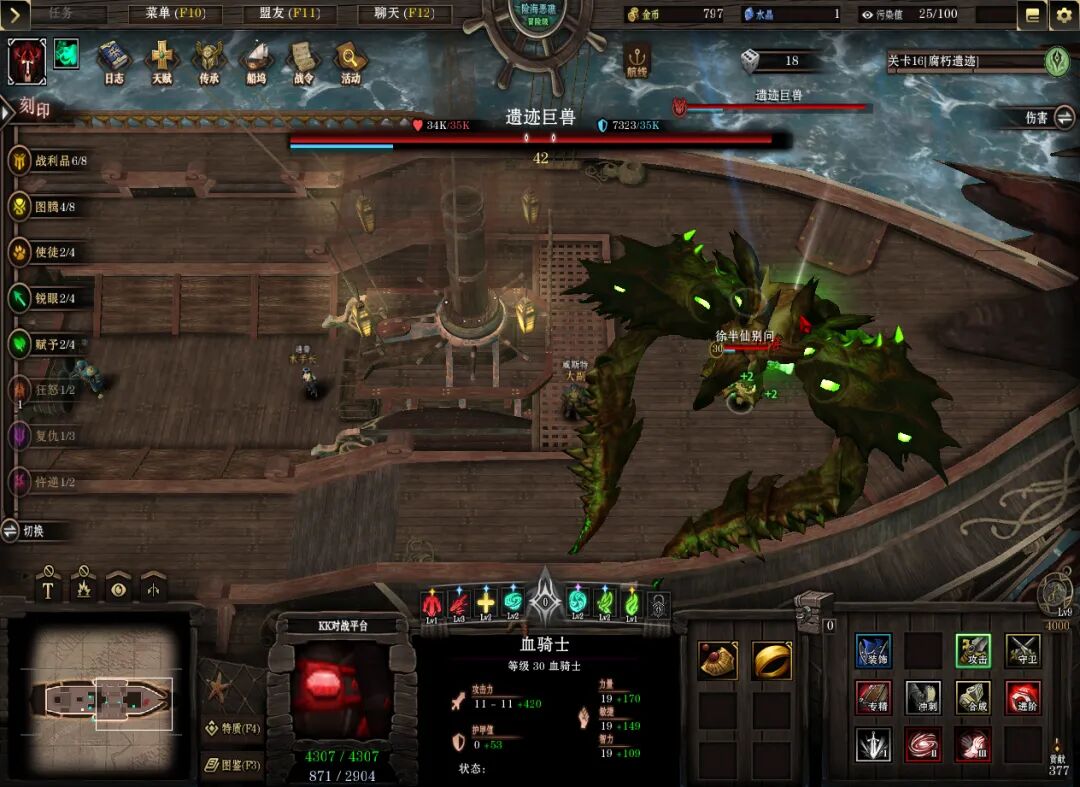Use the 冲刺 sprint ability
The height and width of the screenshot is (787, 1080).
click(922, 697)
